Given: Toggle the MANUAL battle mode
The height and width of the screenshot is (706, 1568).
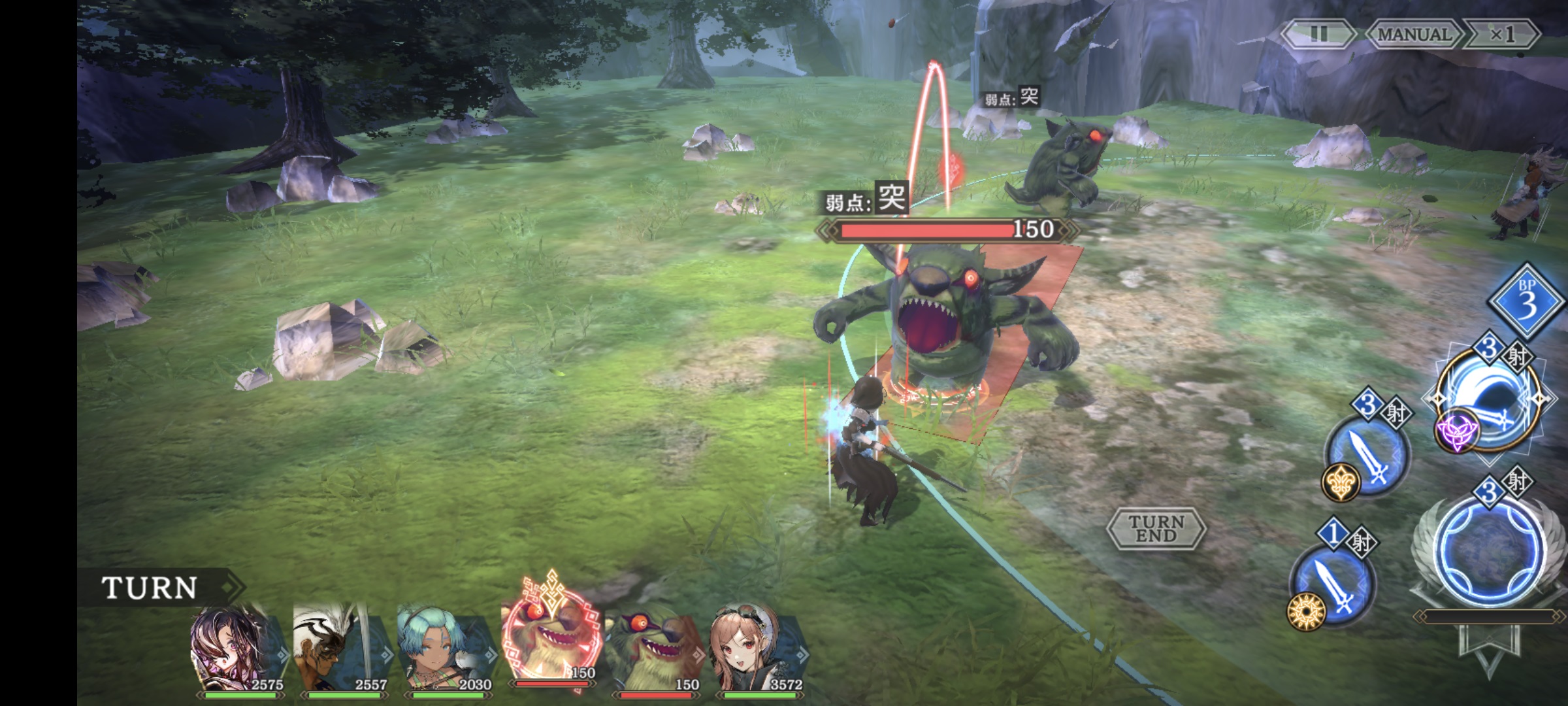Looking at the screenshot, I should click(x=1413, y=35).
